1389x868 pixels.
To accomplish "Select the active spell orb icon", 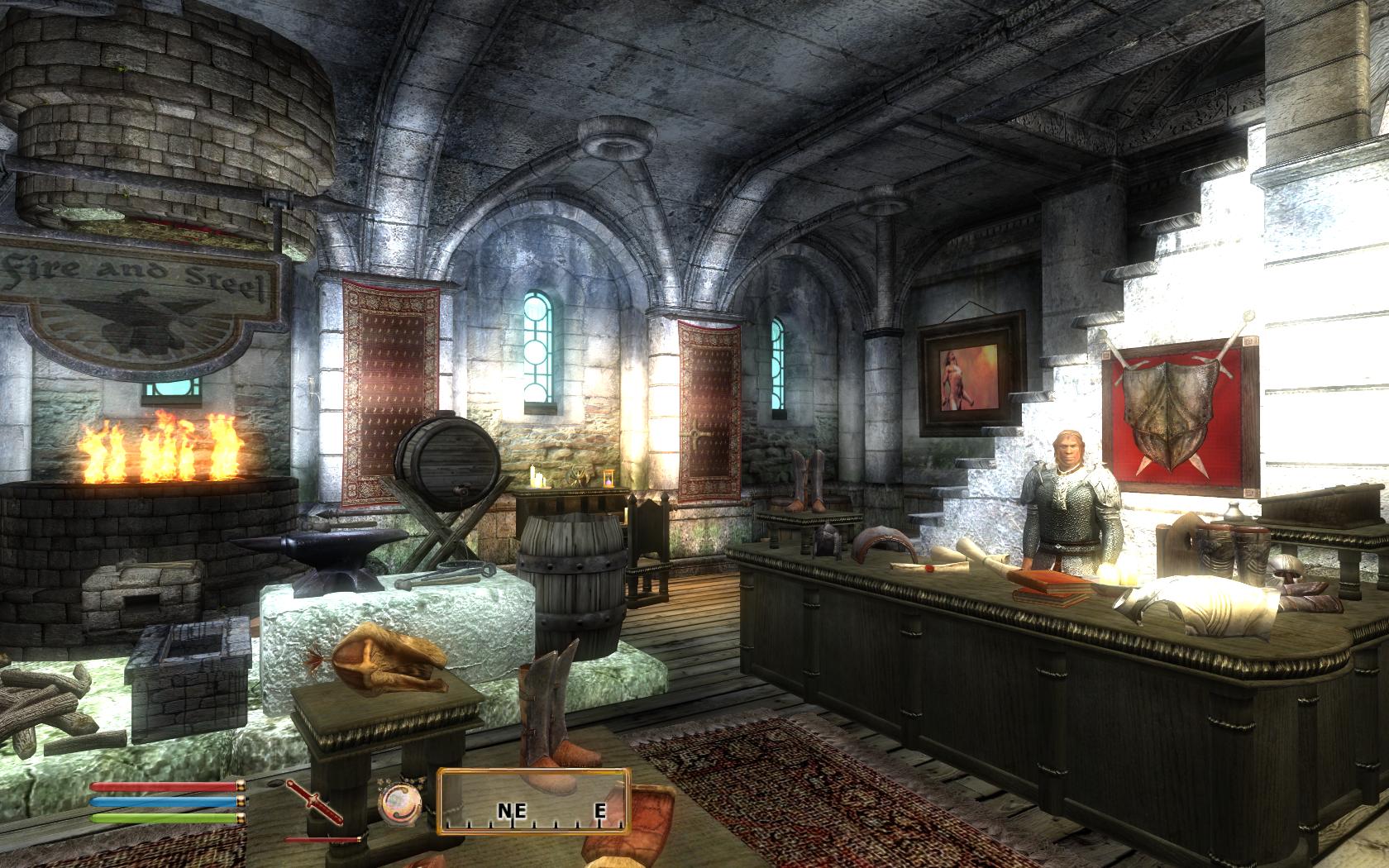I will (x=393, y=802).
